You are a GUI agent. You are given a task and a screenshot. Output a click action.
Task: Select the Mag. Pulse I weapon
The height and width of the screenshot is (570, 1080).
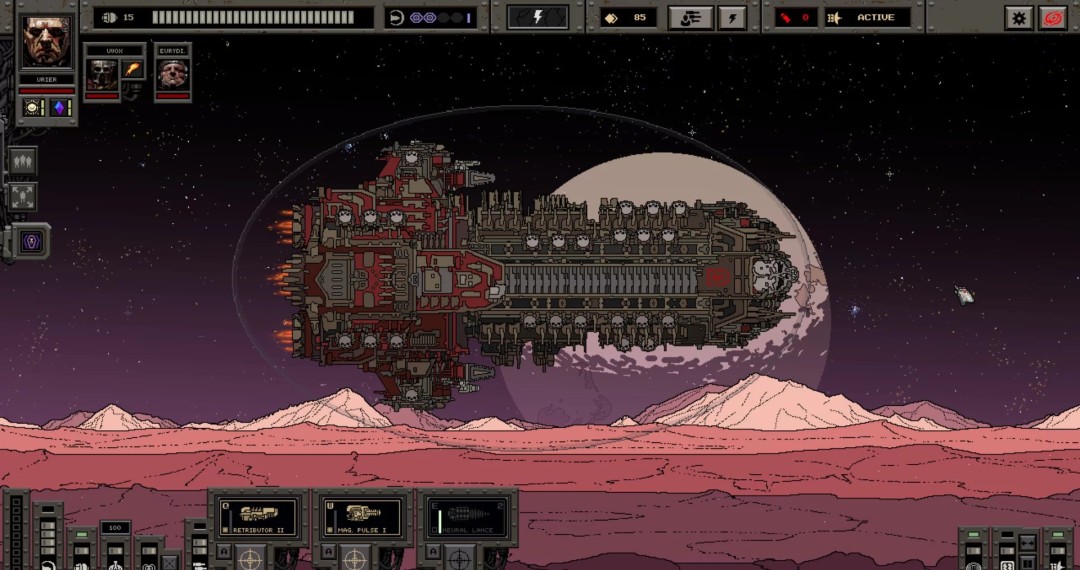pyautogui.click(x=362, y=516)
